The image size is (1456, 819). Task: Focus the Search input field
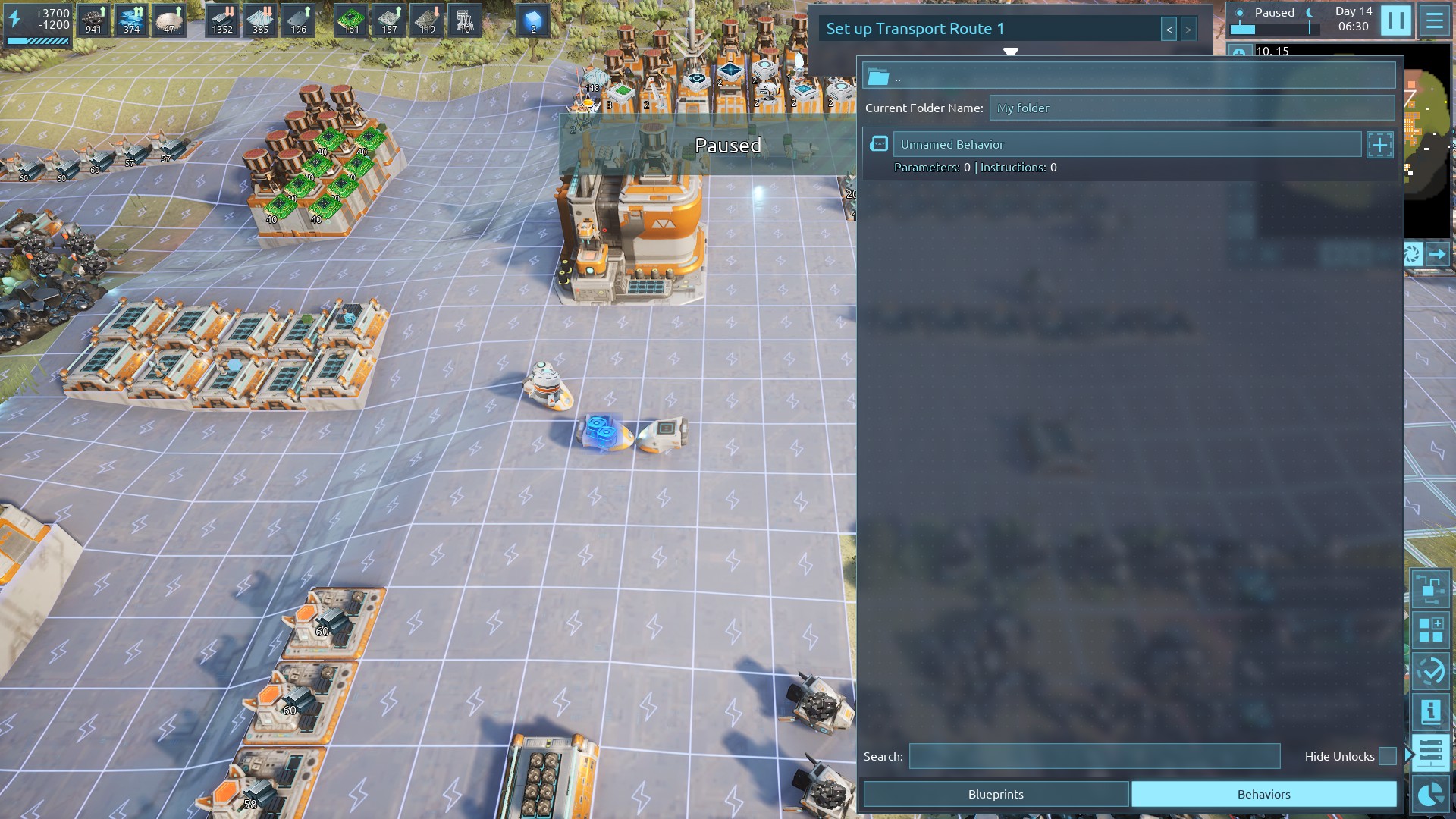coord(1094,756)
